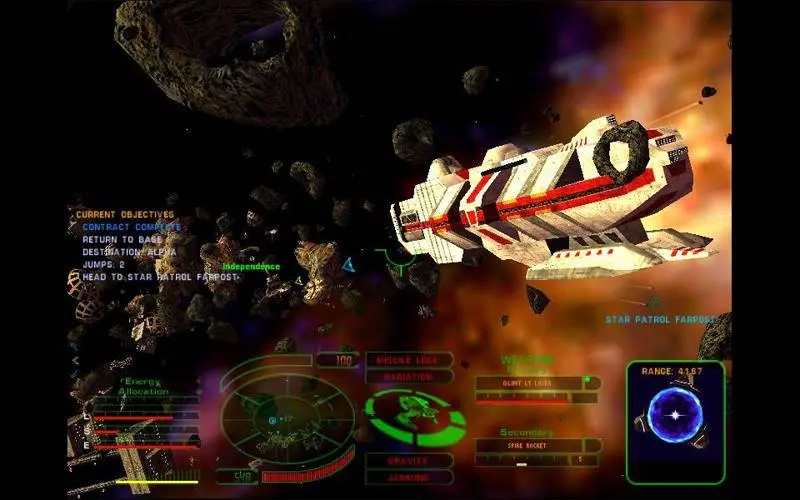Screen dimensions: 800x500
Task: Click the Current Objectives tracker heading
Action: (125, 214)
